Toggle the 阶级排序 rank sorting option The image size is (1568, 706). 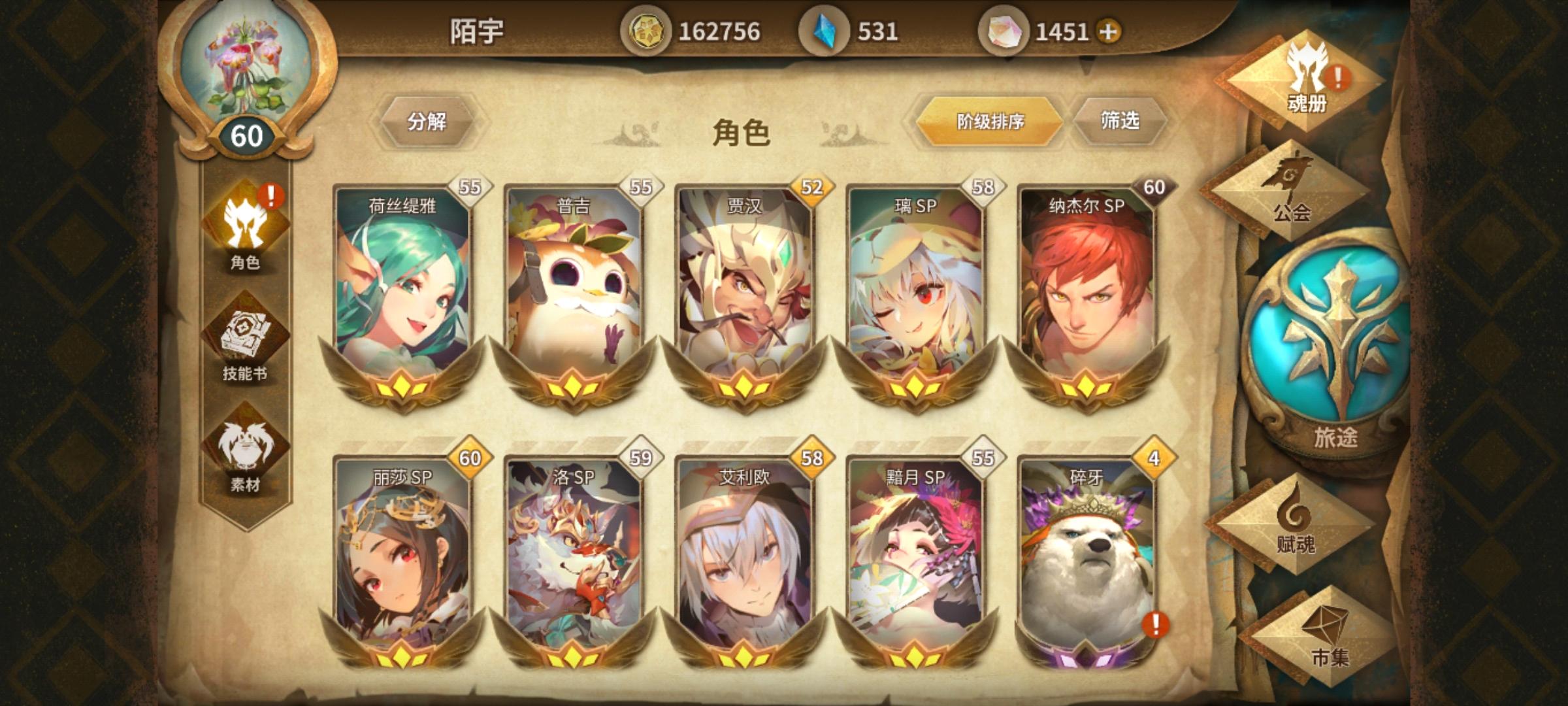988,123
